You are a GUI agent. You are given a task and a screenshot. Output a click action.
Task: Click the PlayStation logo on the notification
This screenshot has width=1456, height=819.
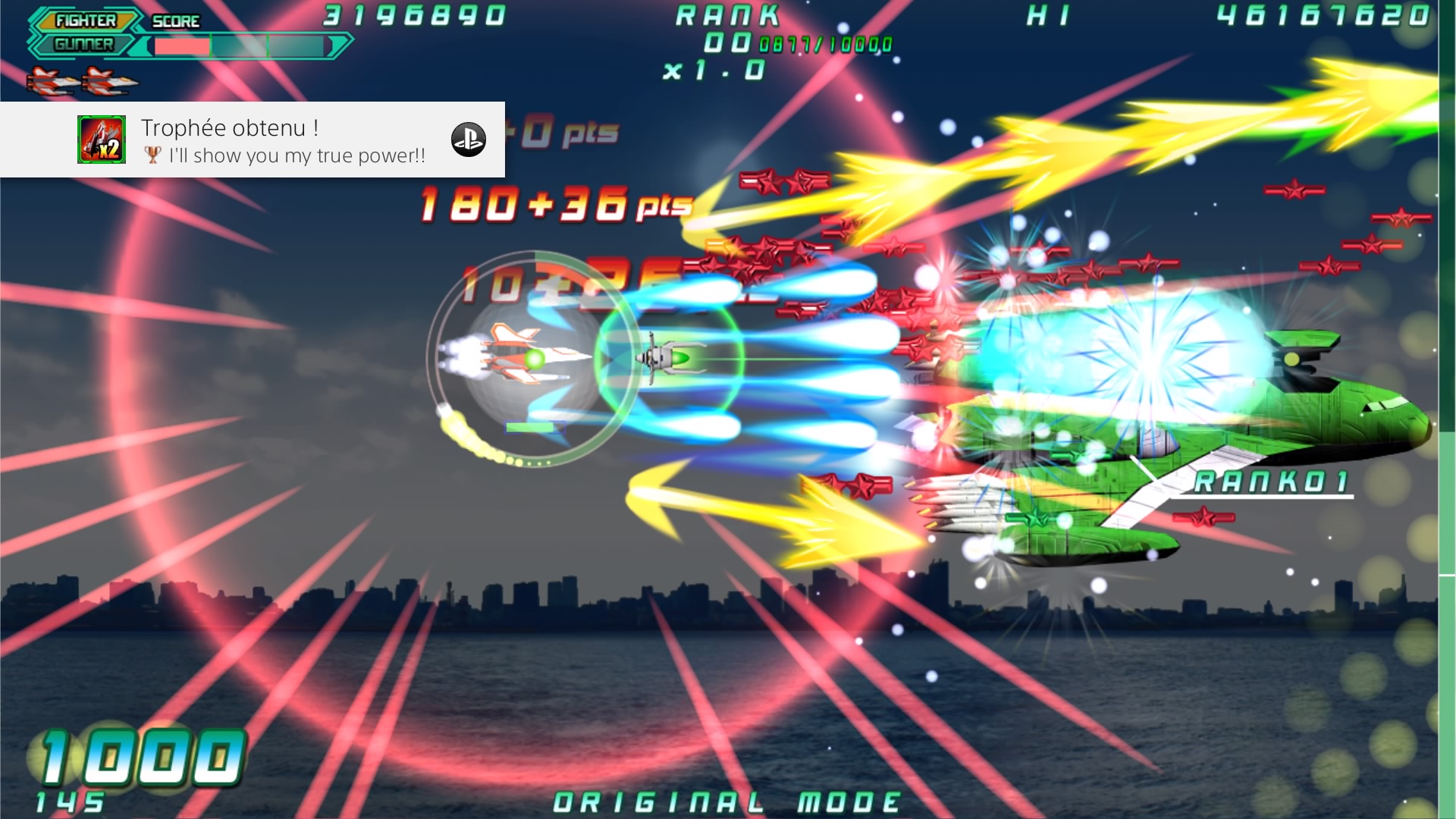[469, 140]
